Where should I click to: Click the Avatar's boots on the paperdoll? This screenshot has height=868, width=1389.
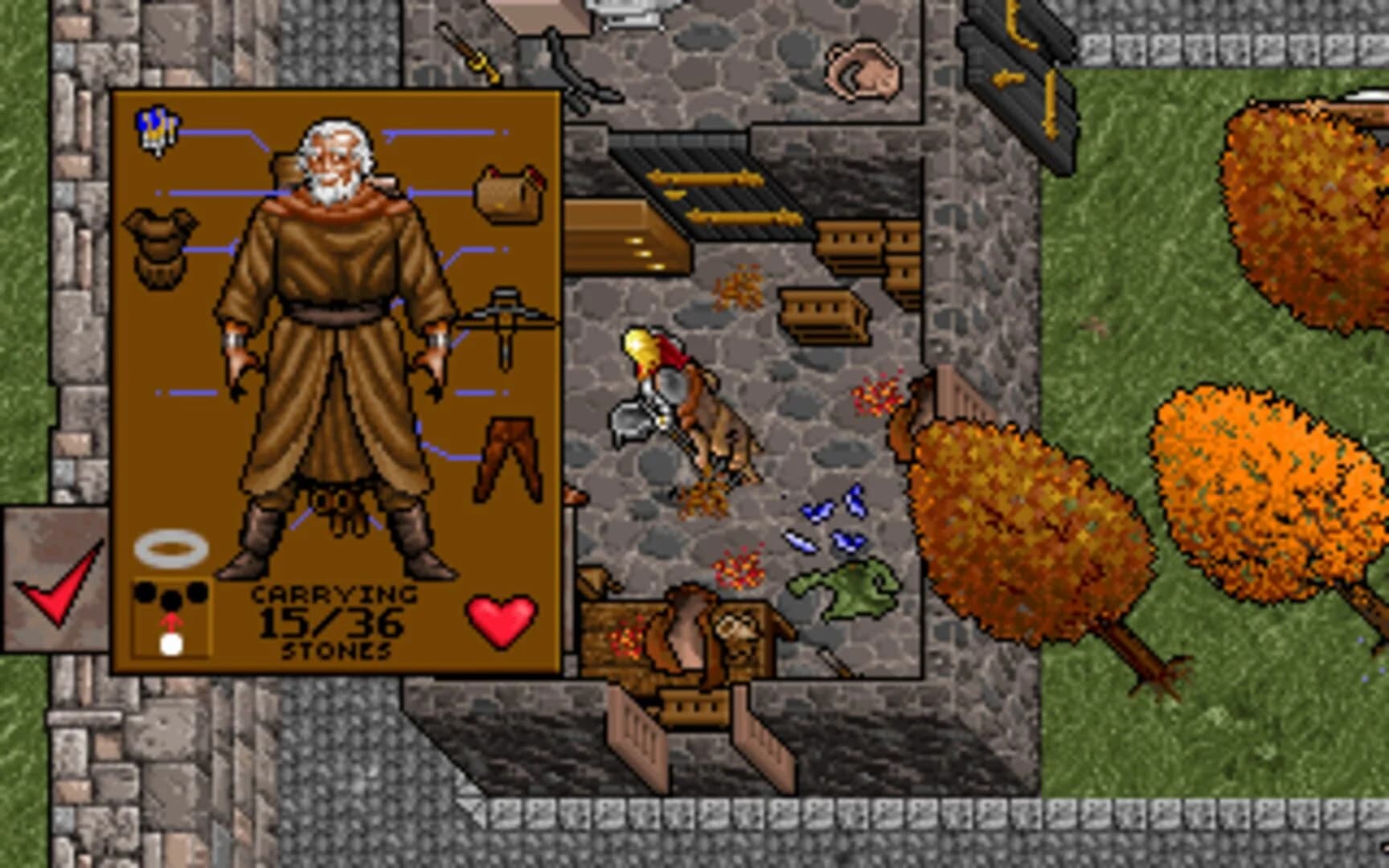click(257, 555)
